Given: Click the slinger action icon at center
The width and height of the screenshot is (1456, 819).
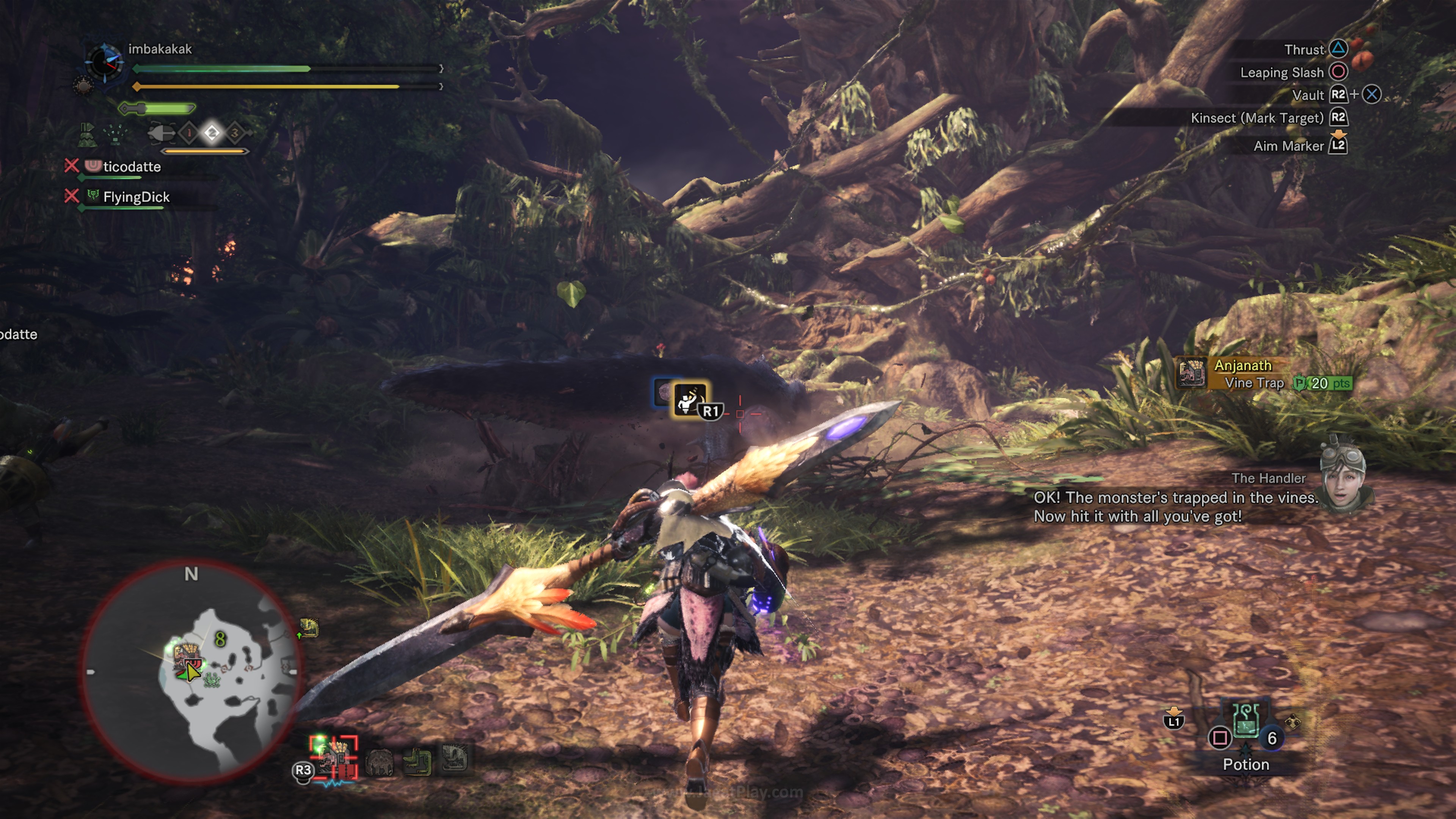Looking at the screenshot, I should [690, 400].
